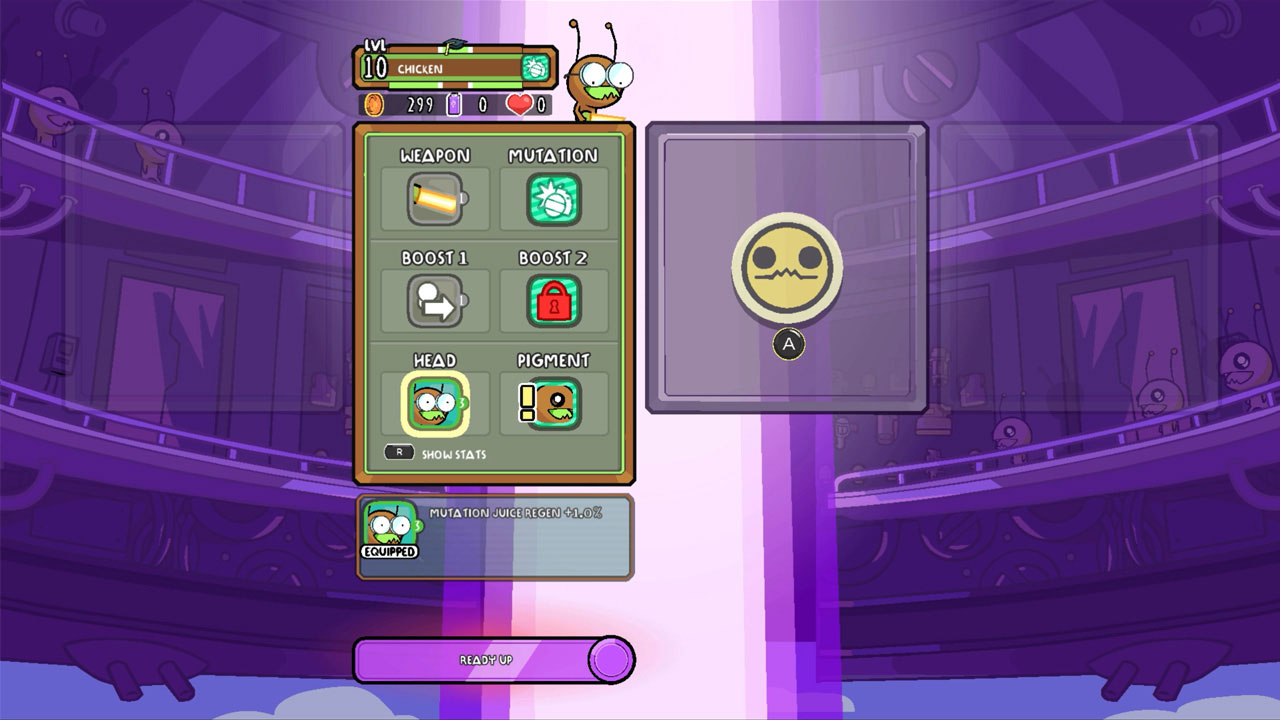Toggle Show Stats with the R button

click(x=397, y=453)
